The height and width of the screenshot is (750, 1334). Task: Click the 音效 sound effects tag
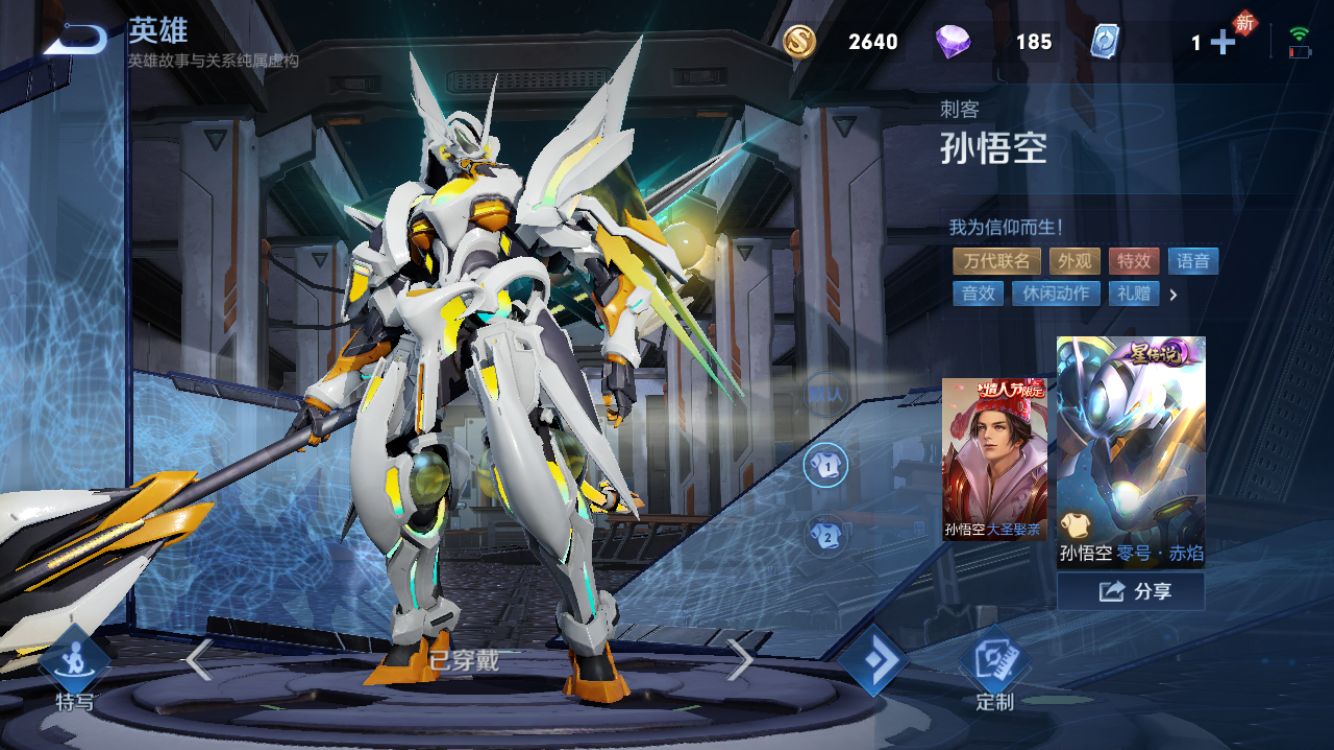[978, 293]
